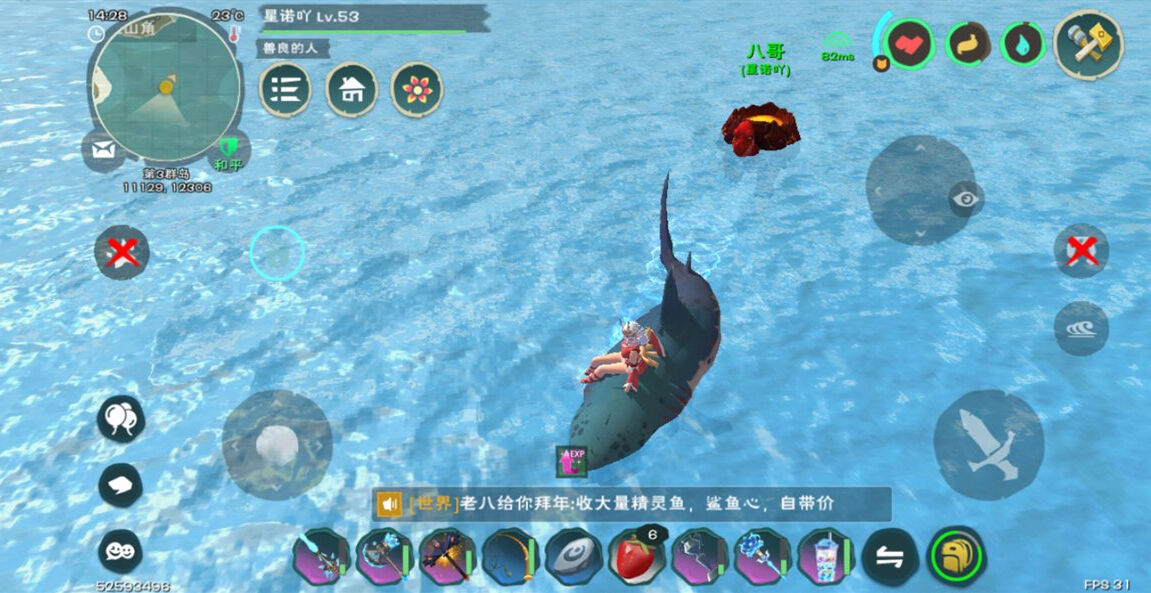Screen dimensions: 1151x593
Task: Tap the sword attack button
Action: pyautogui.click(x=988, y=445)
